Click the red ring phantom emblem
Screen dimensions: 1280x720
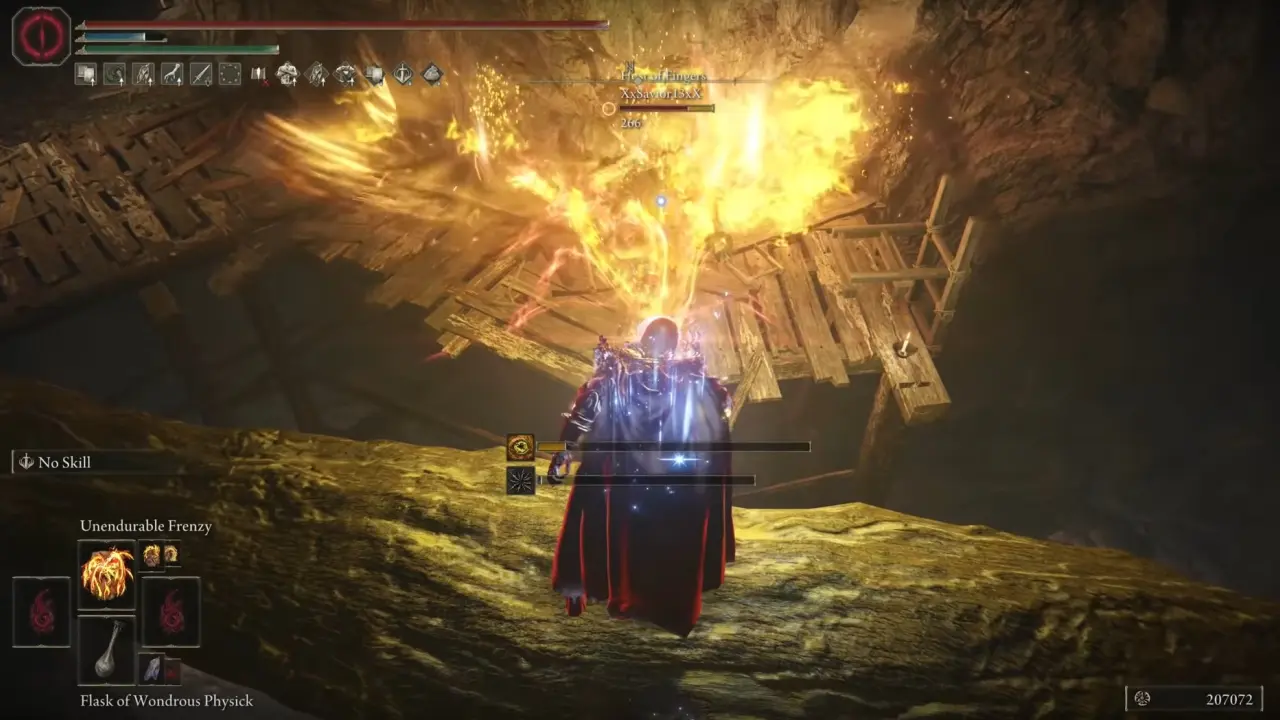coord(41,36)
